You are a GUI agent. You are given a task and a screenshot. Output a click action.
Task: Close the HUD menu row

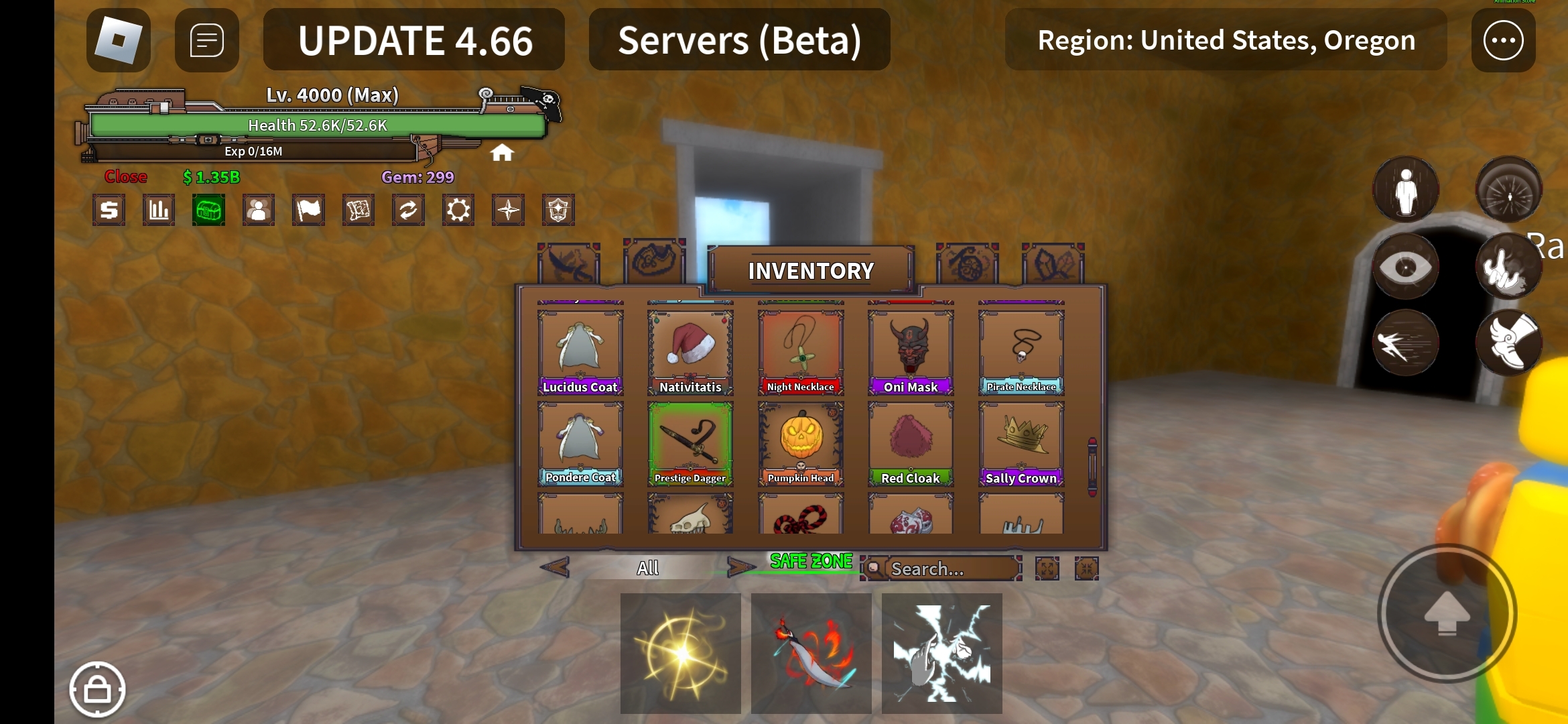125,177
